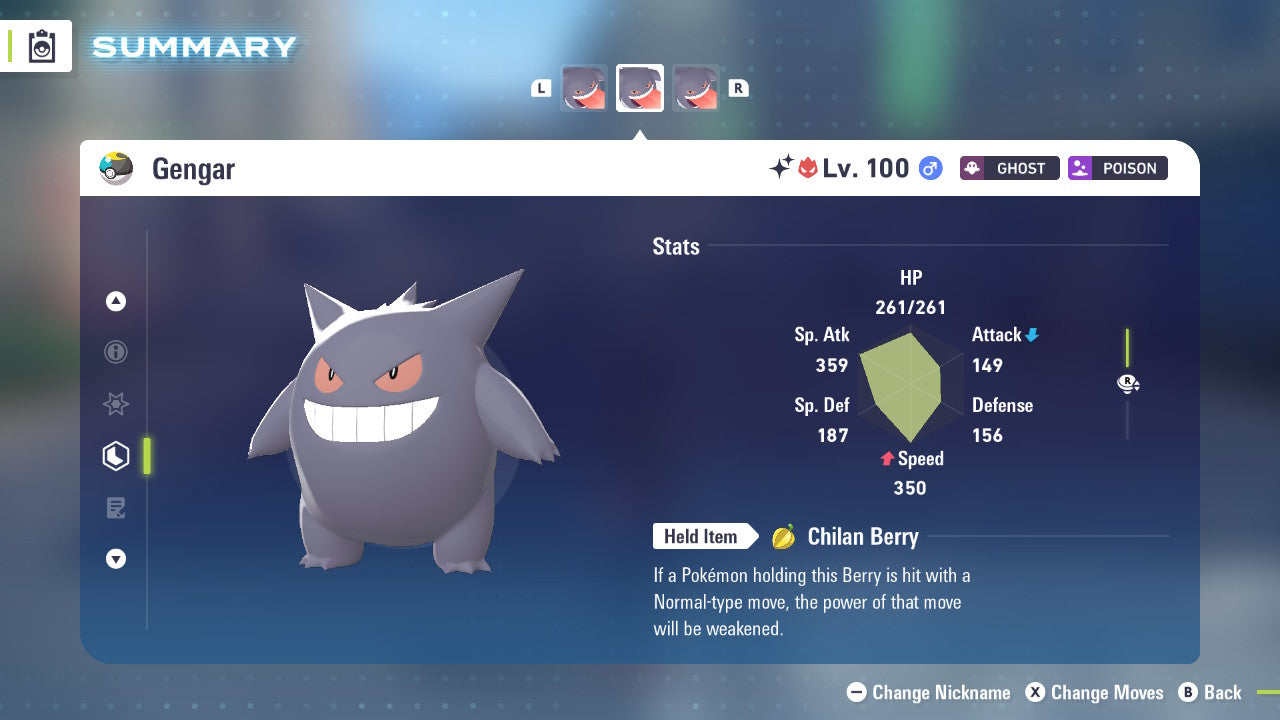Open the moves list page
The image size is (1280, 720).
click(116, 508)
